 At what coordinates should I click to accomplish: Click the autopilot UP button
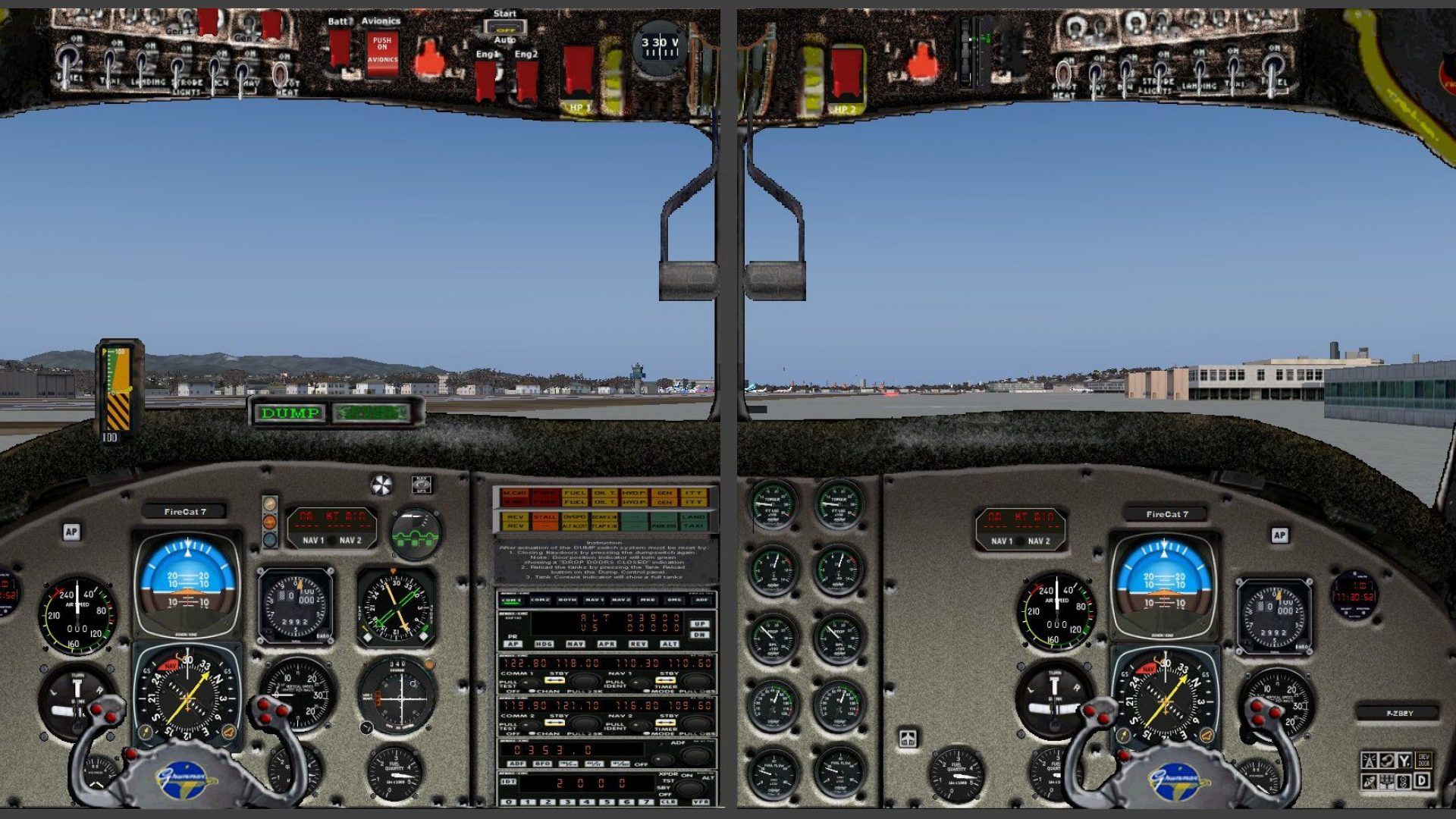[x=698, y=624]
